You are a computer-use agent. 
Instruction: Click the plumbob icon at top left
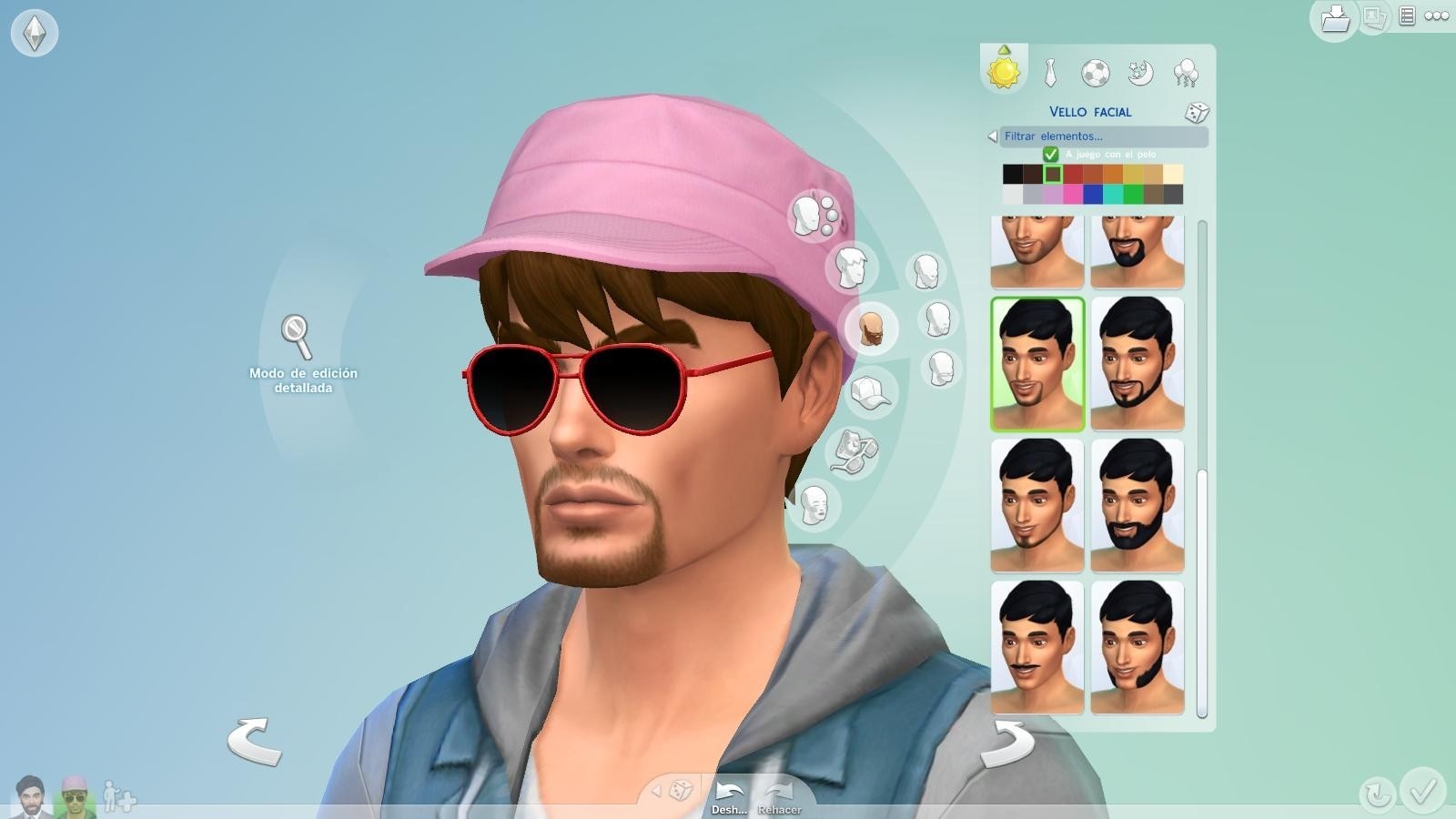35,33
